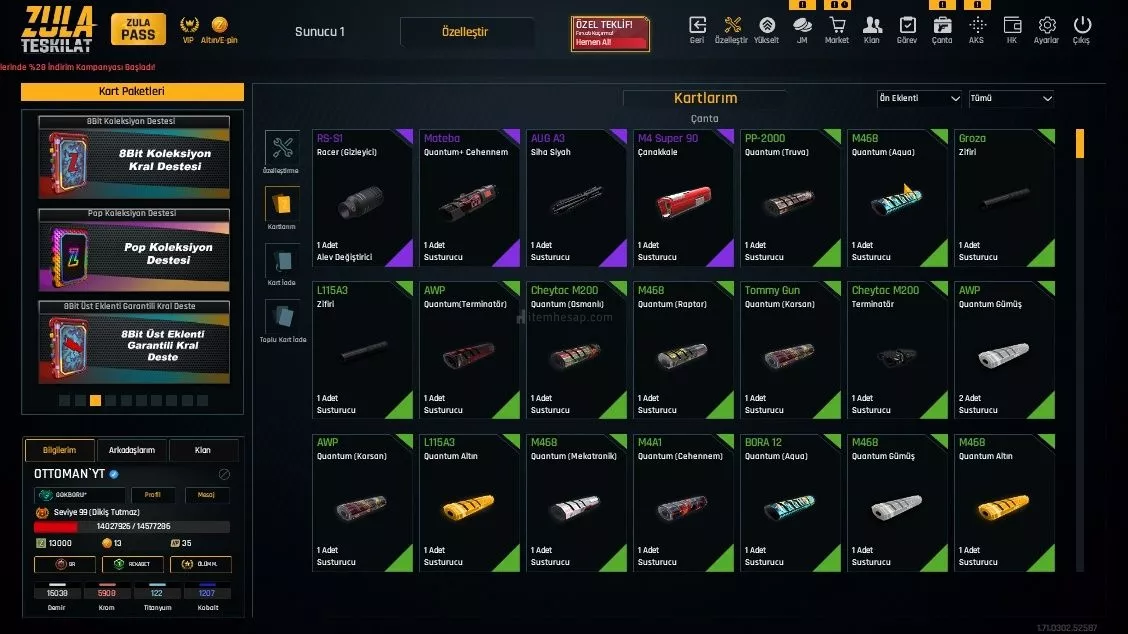The height and width of the screenshot is (634, 1128).
Task: Claim the Özel Teklif special offer
Action: click(x=610, y=33)
